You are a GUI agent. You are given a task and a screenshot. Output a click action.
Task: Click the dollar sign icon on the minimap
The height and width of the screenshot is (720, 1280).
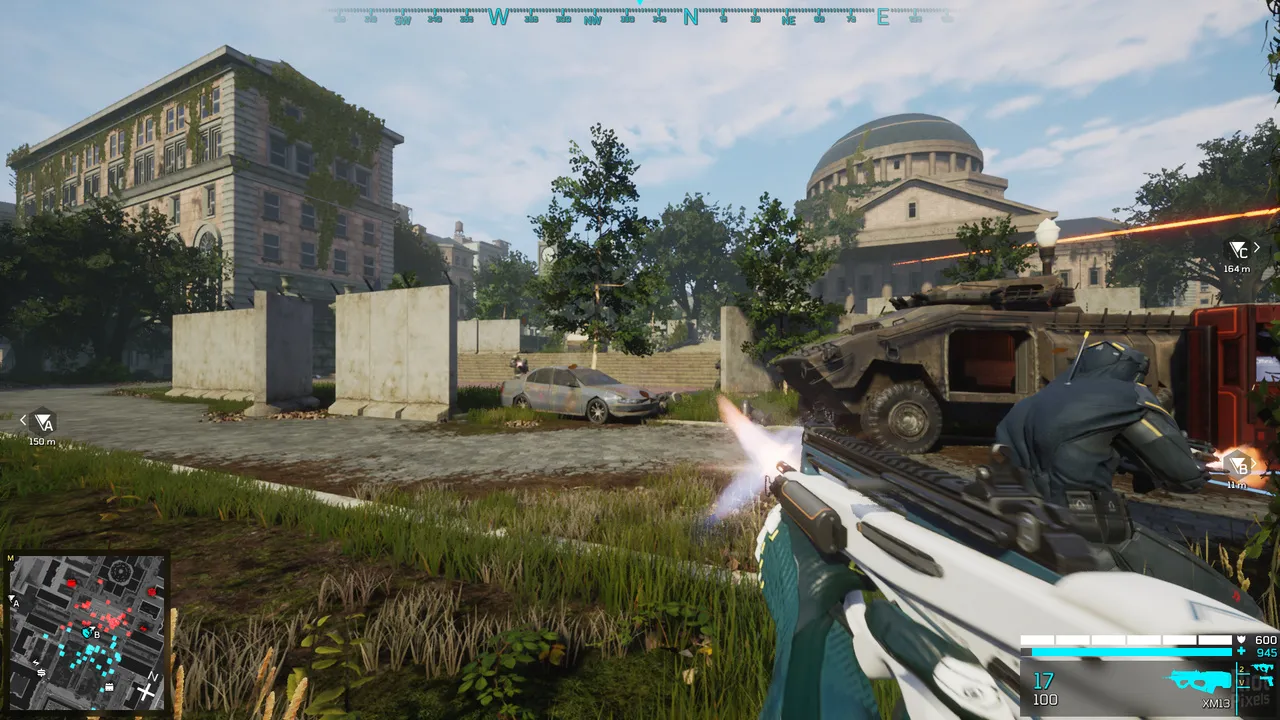[x=41, y=672]
